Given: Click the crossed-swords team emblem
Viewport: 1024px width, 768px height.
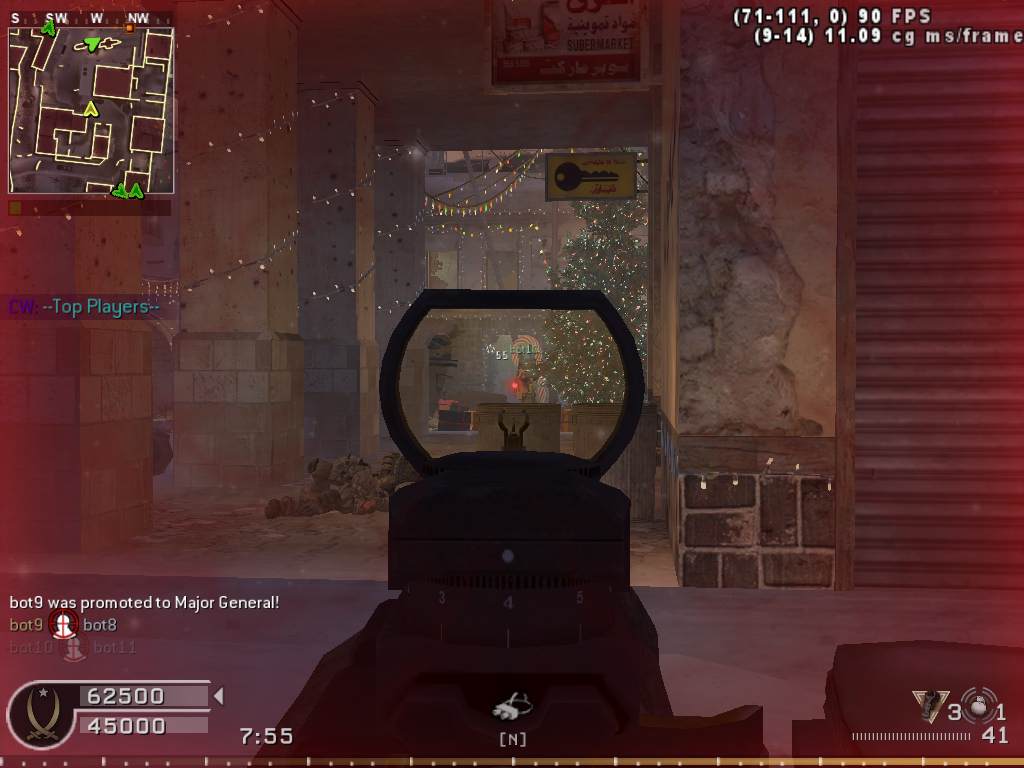Looking at the screenshot, I should (40, 715).
